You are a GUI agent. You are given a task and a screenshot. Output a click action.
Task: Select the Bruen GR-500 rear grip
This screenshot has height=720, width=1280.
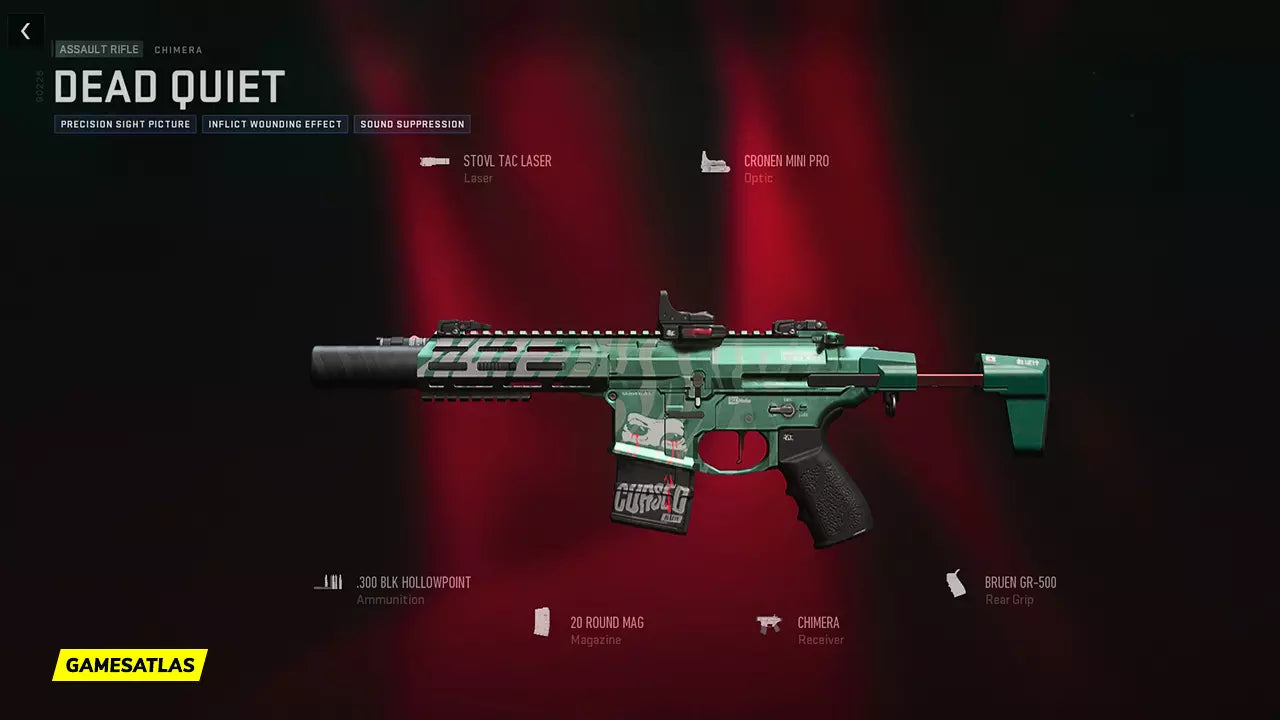click(1019, 583)
